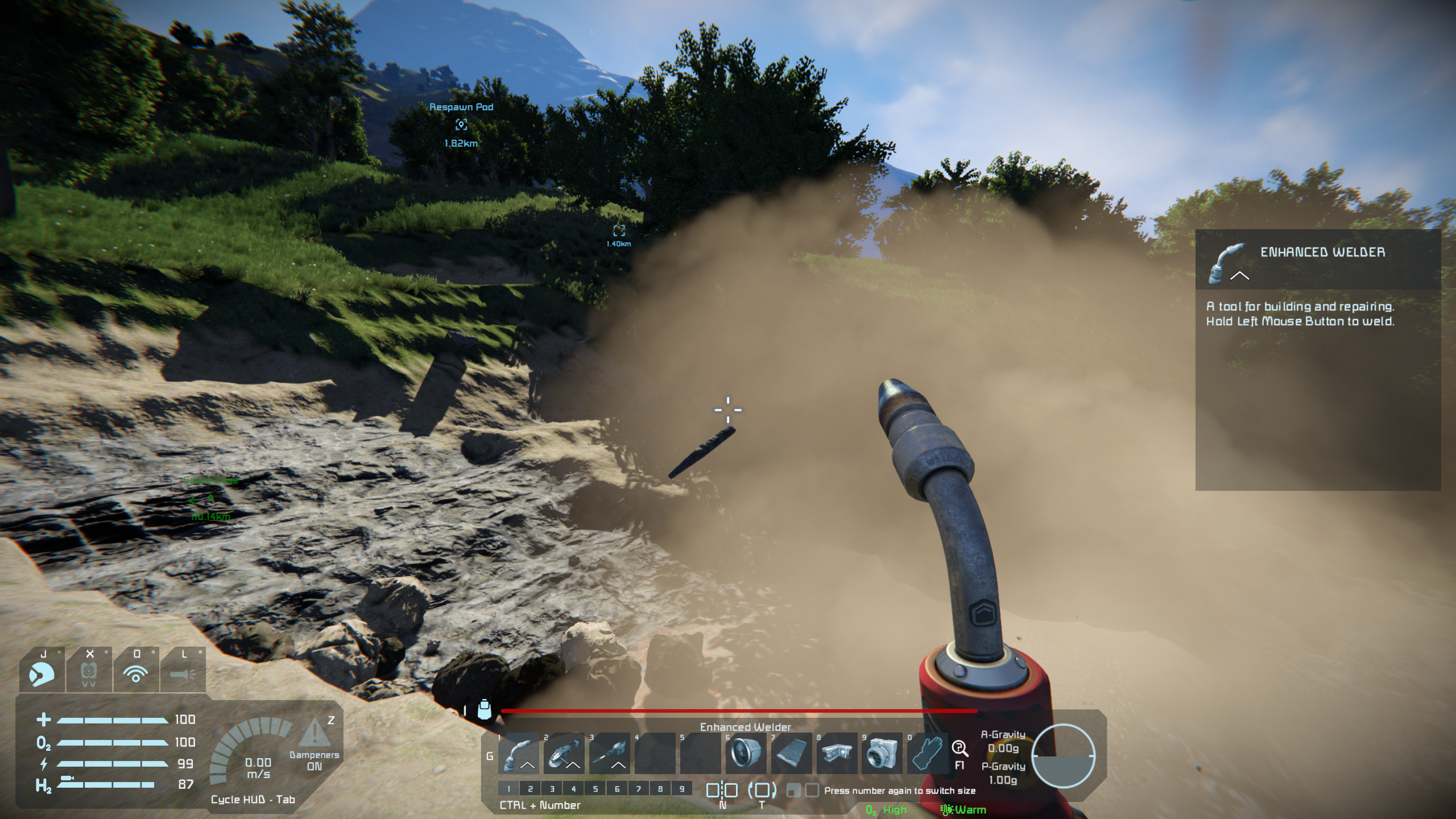
Task: Select the grinder in the hotbar
Action: (x=564, y=753)
